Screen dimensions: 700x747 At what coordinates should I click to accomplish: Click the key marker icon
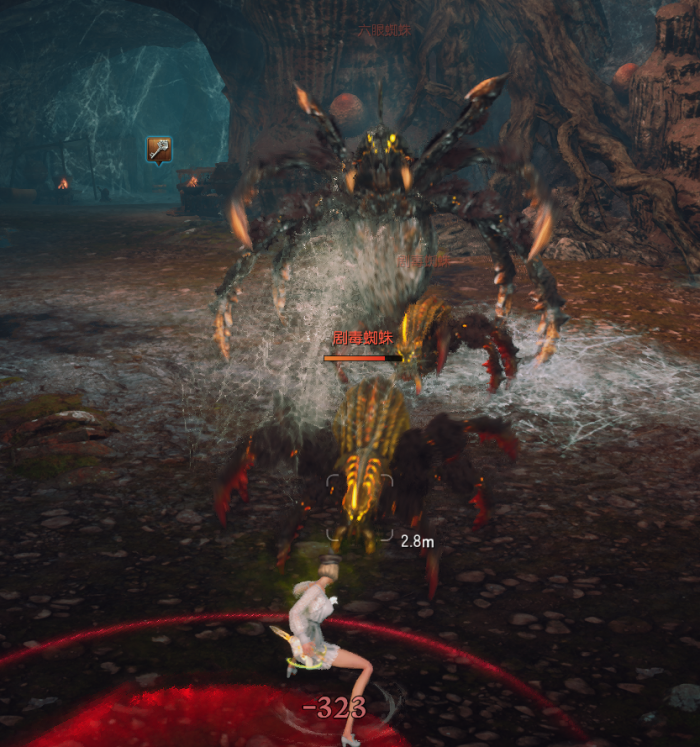coord(159,150)
